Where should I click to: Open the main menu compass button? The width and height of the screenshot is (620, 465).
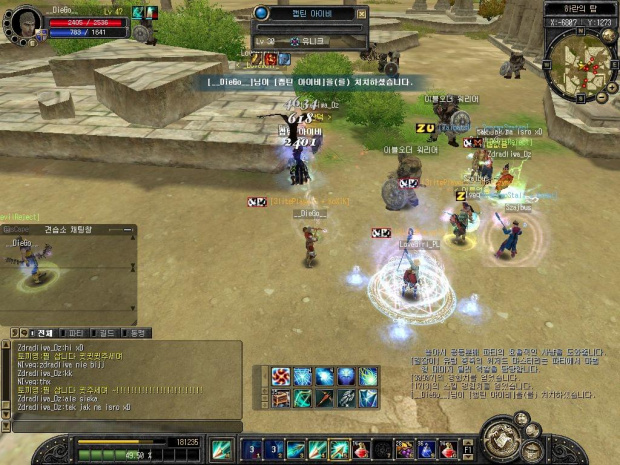click(501, 439)
